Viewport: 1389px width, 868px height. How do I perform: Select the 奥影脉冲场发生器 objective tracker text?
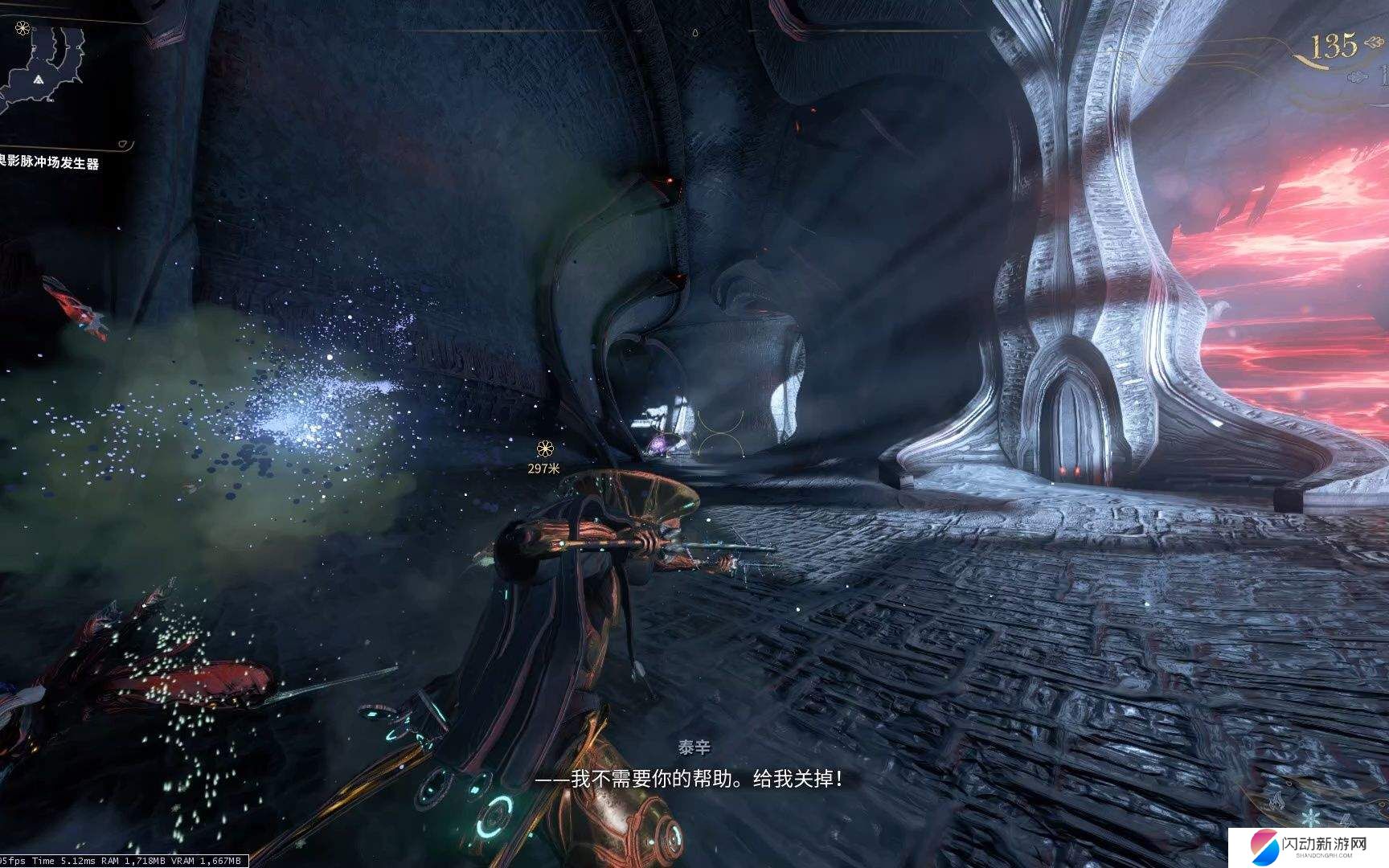click(50, 163)
